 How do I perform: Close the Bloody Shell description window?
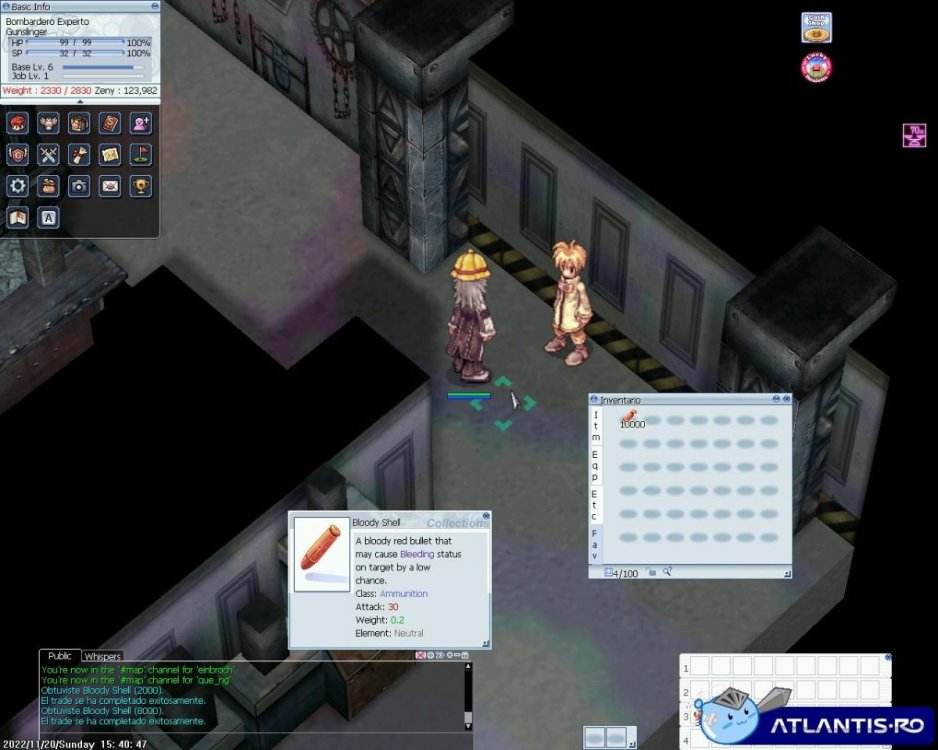pos(486,517)
